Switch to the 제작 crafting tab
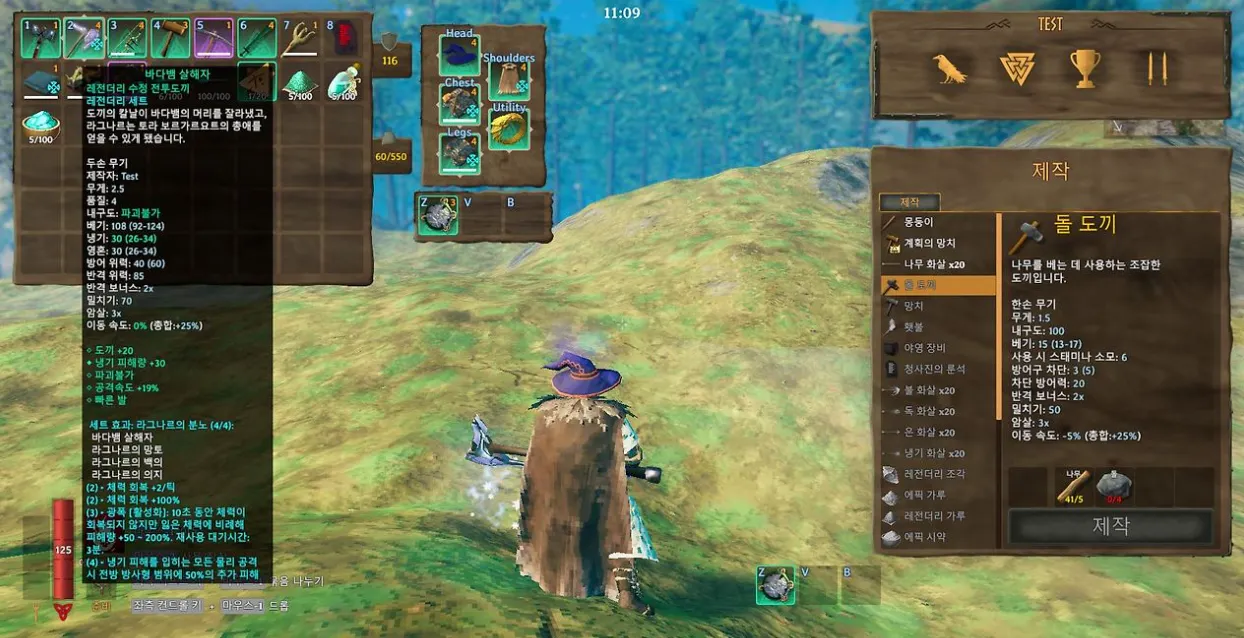The height and width of the screenshot is (638, 1244). tap(909, 203)
